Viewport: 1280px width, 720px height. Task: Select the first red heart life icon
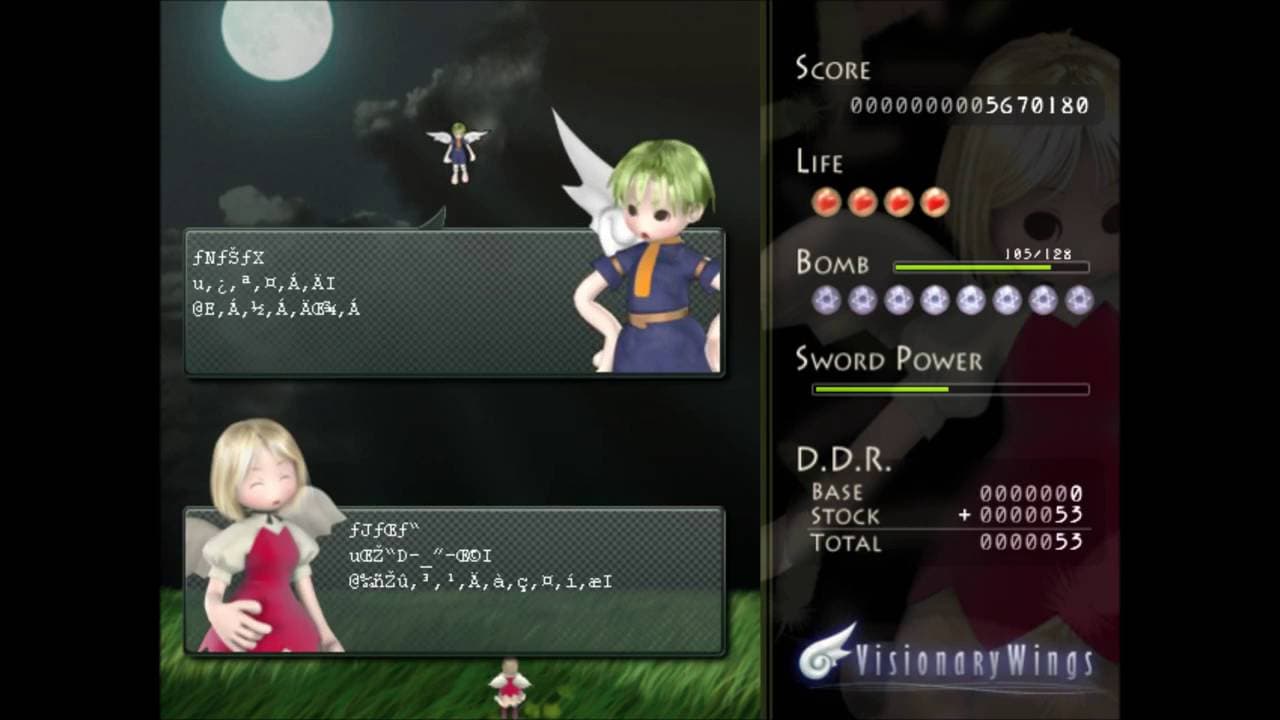coord(827,200)
